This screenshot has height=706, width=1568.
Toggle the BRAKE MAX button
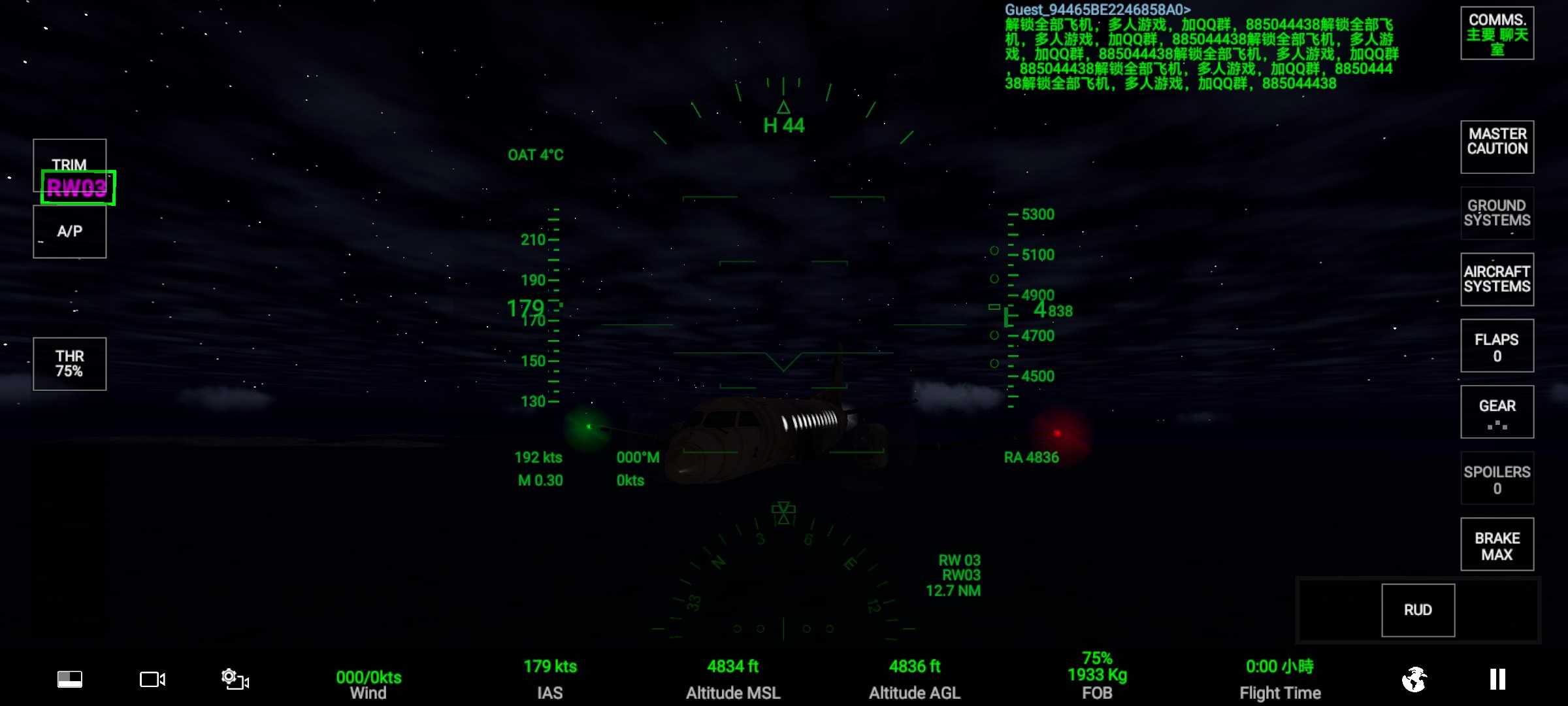click(x=1497, y=545)
